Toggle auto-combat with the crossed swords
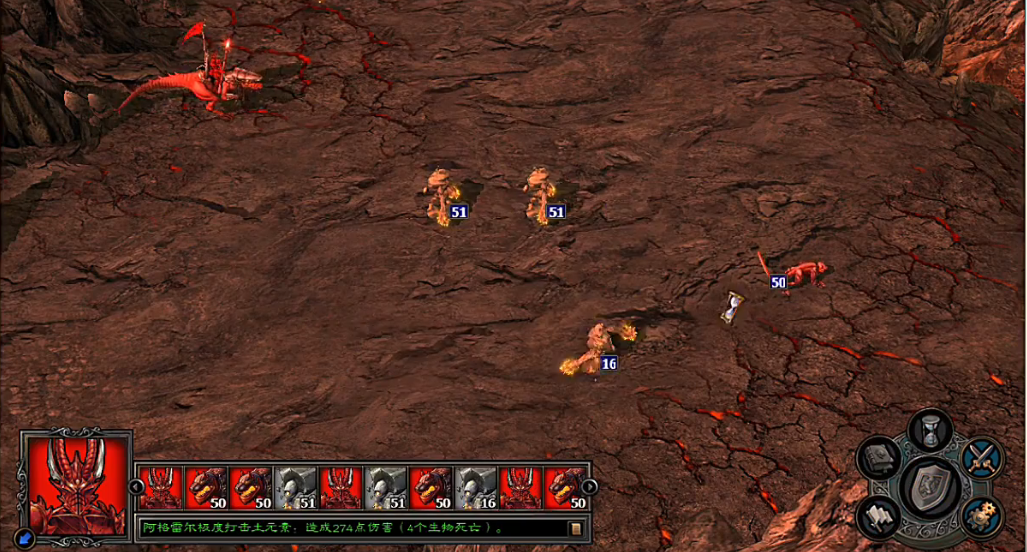 pyautogui.click(x=981, y=458)
